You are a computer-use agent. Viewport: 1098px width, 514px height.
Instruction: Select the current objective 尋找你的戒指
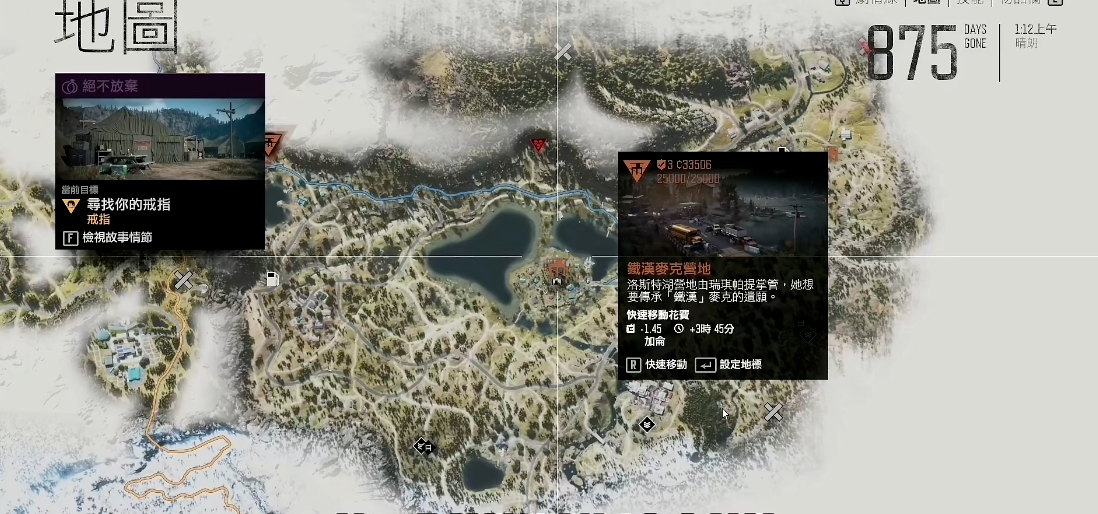pyautogui.click(x=127, y=204)
